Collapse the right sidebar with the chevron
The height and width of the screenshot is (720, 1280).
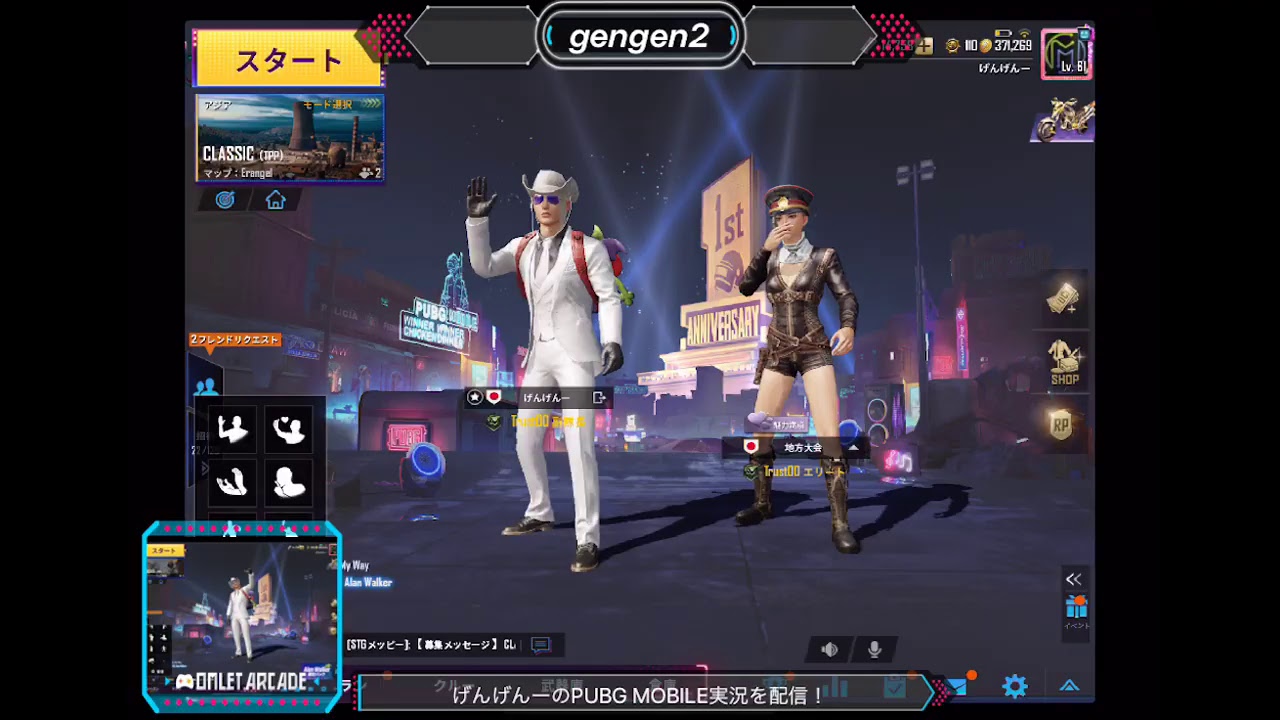1073,578
